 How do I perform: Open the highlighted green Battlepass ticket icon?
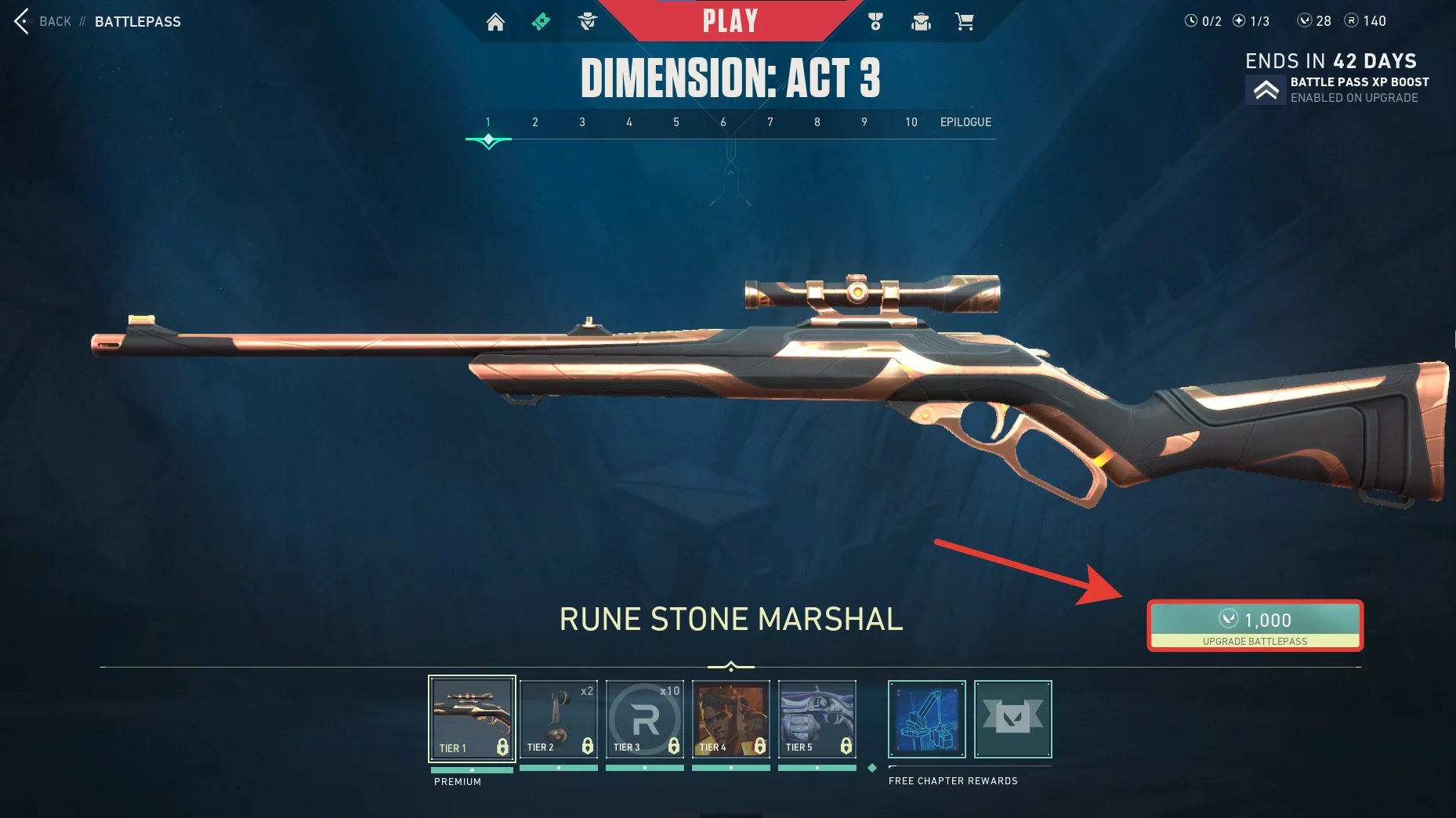coord(541,22)
